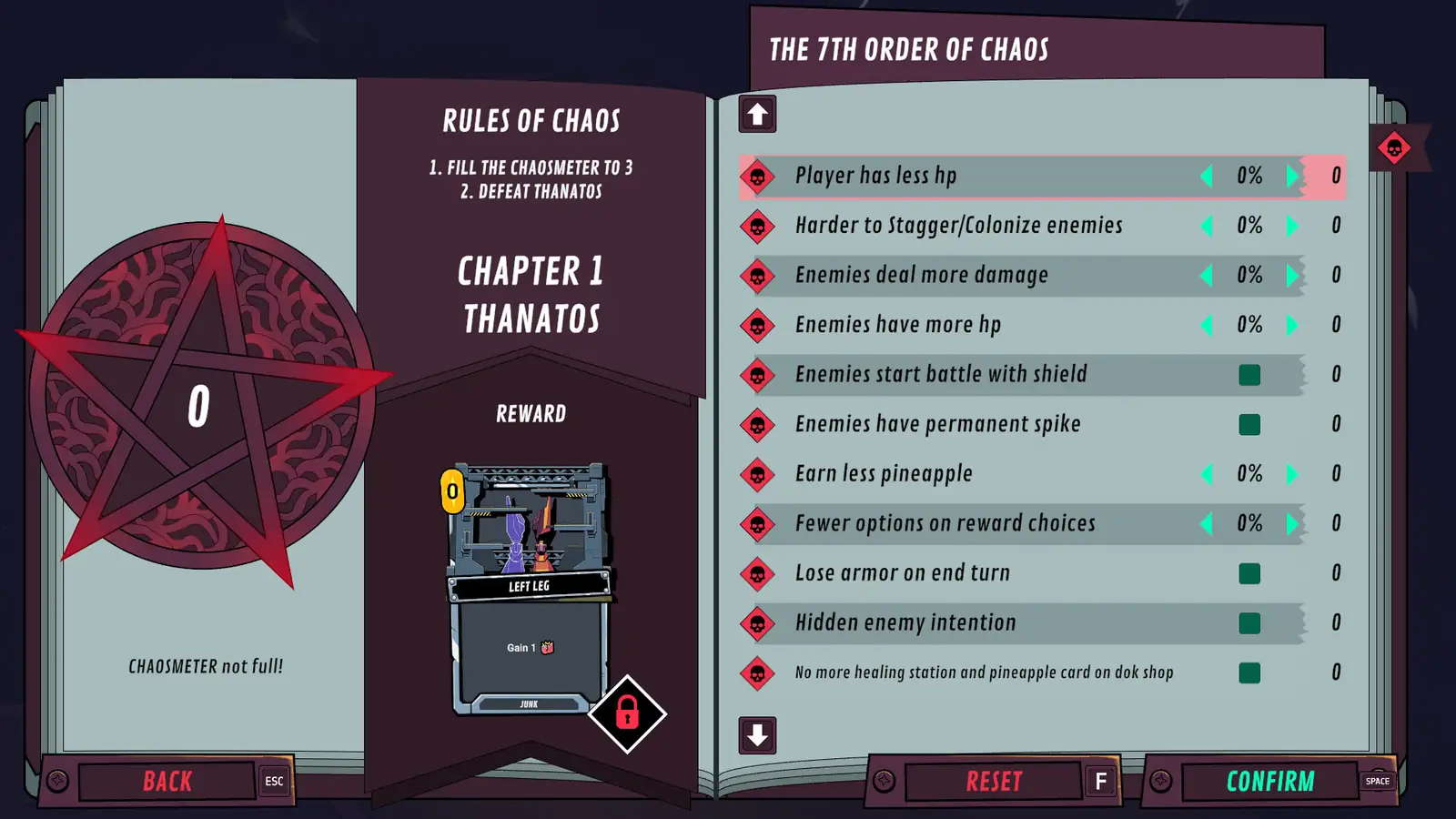Reset all chaos settings
The width and height of the screenshot is (1456, 819).
(x=994, y=781)
